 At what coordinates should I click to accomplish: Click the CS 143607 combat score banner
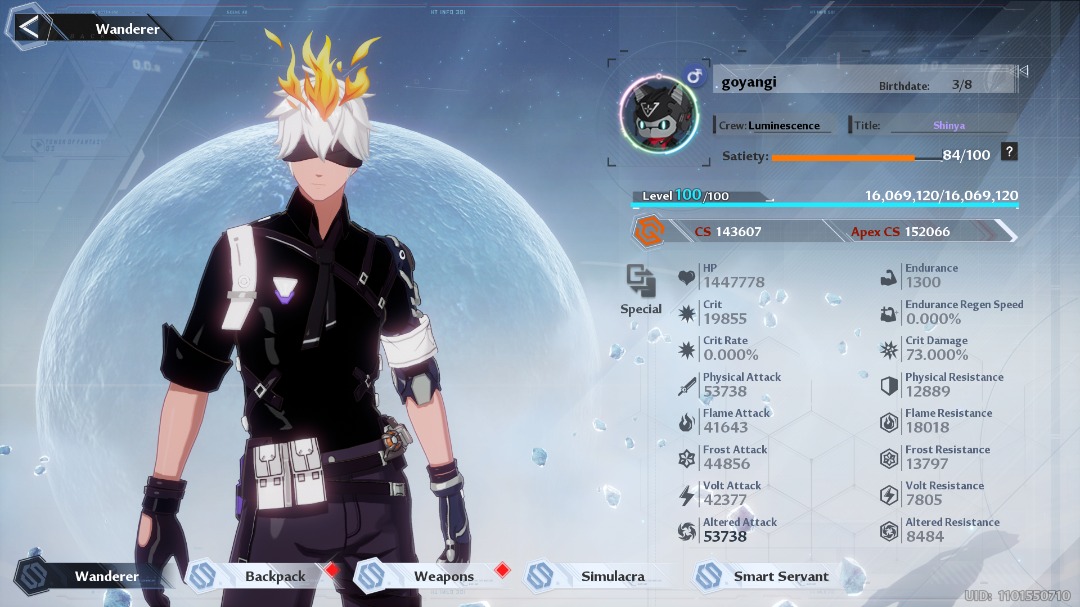pos(727,231)
